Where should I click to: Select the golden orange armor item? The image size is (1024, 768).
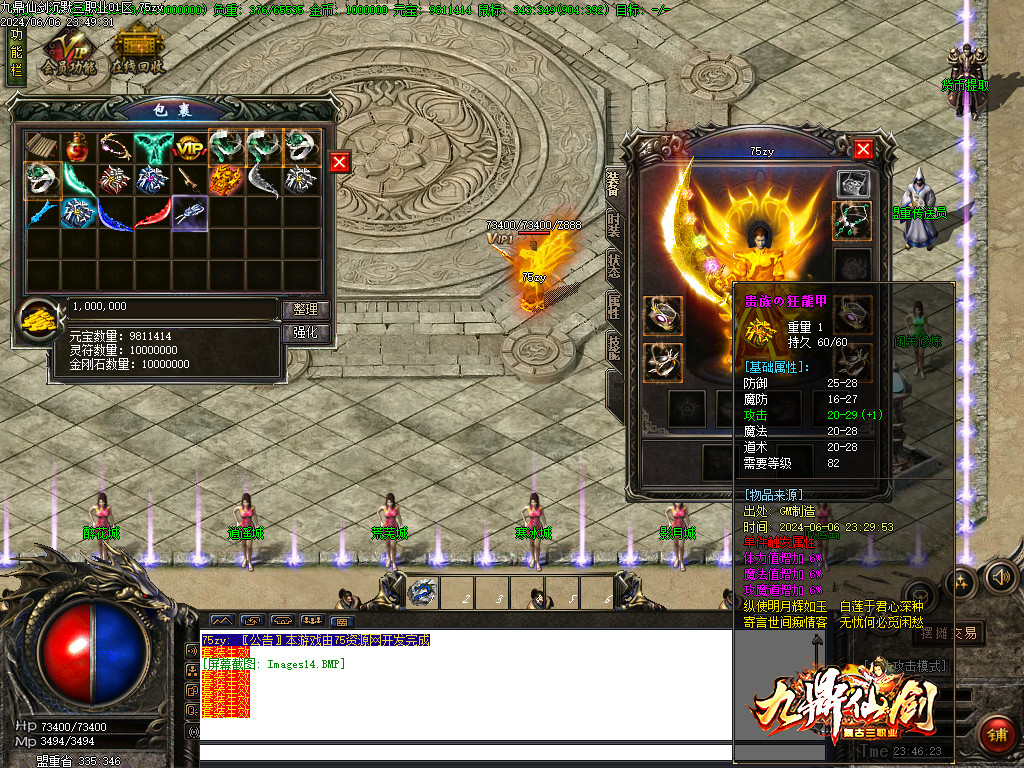click(x=226, y=181)
